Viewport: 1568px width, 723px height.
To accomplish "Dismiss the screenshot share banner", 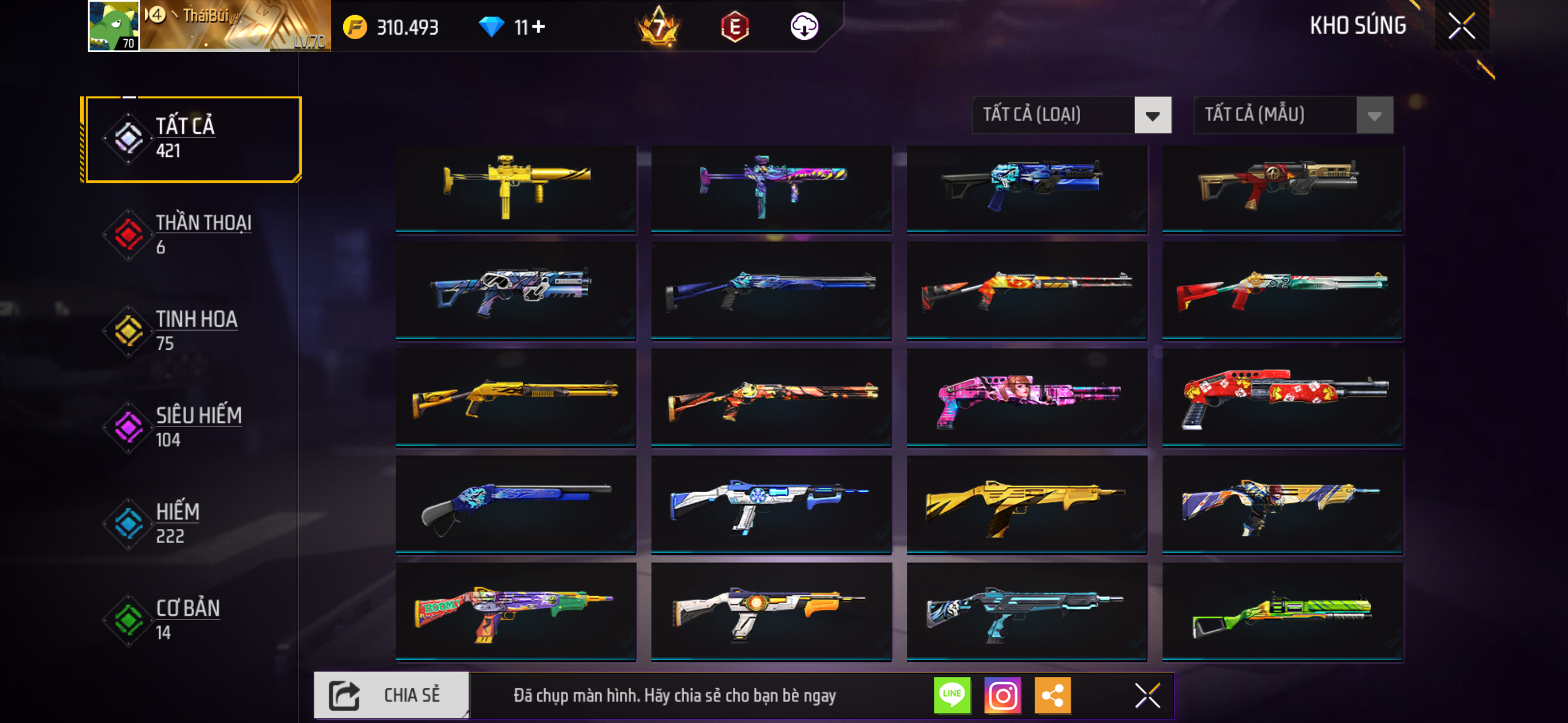I will coord(1147,695).
